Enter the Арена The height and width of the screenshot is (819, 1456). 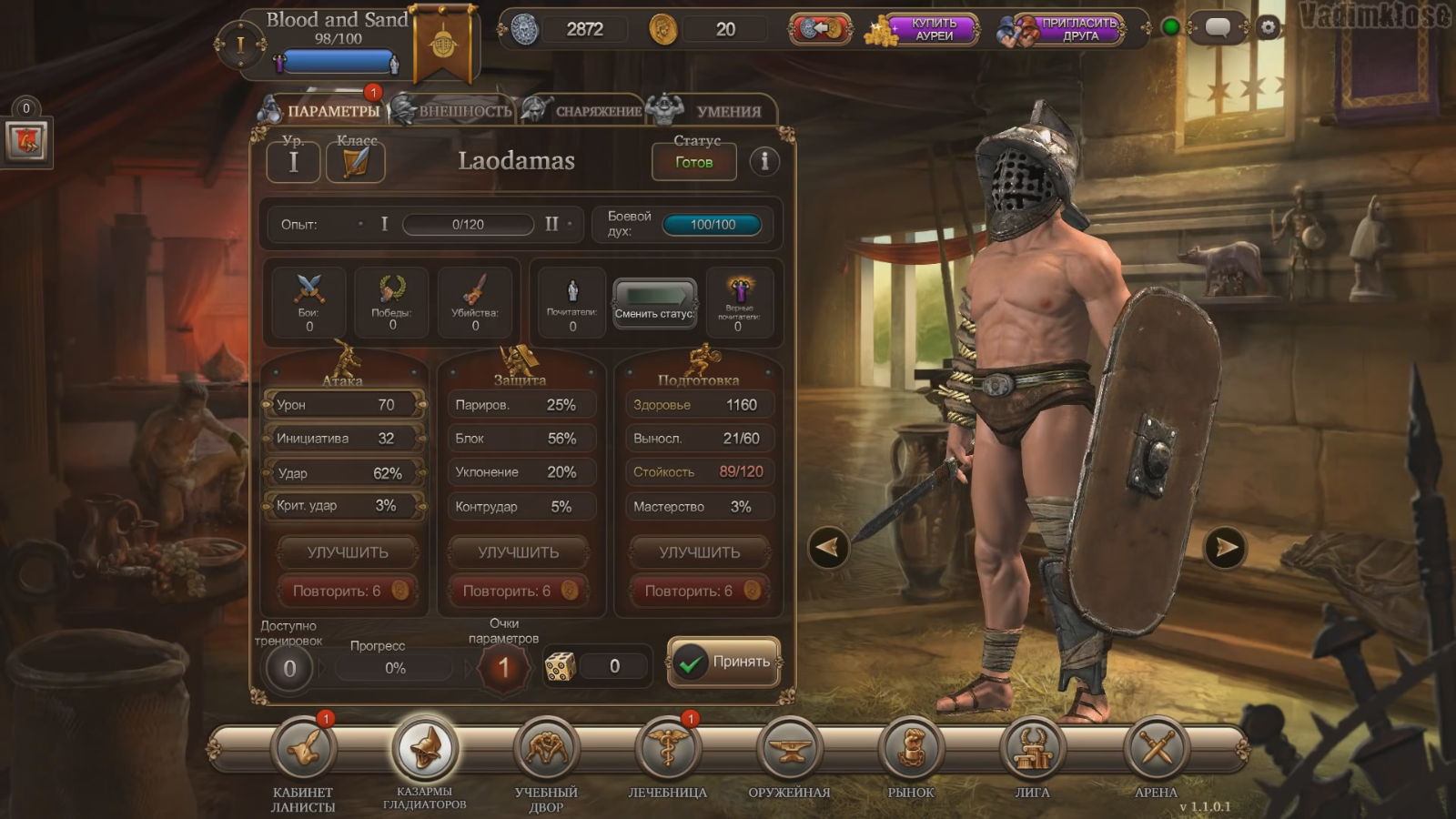point(1156,749)
